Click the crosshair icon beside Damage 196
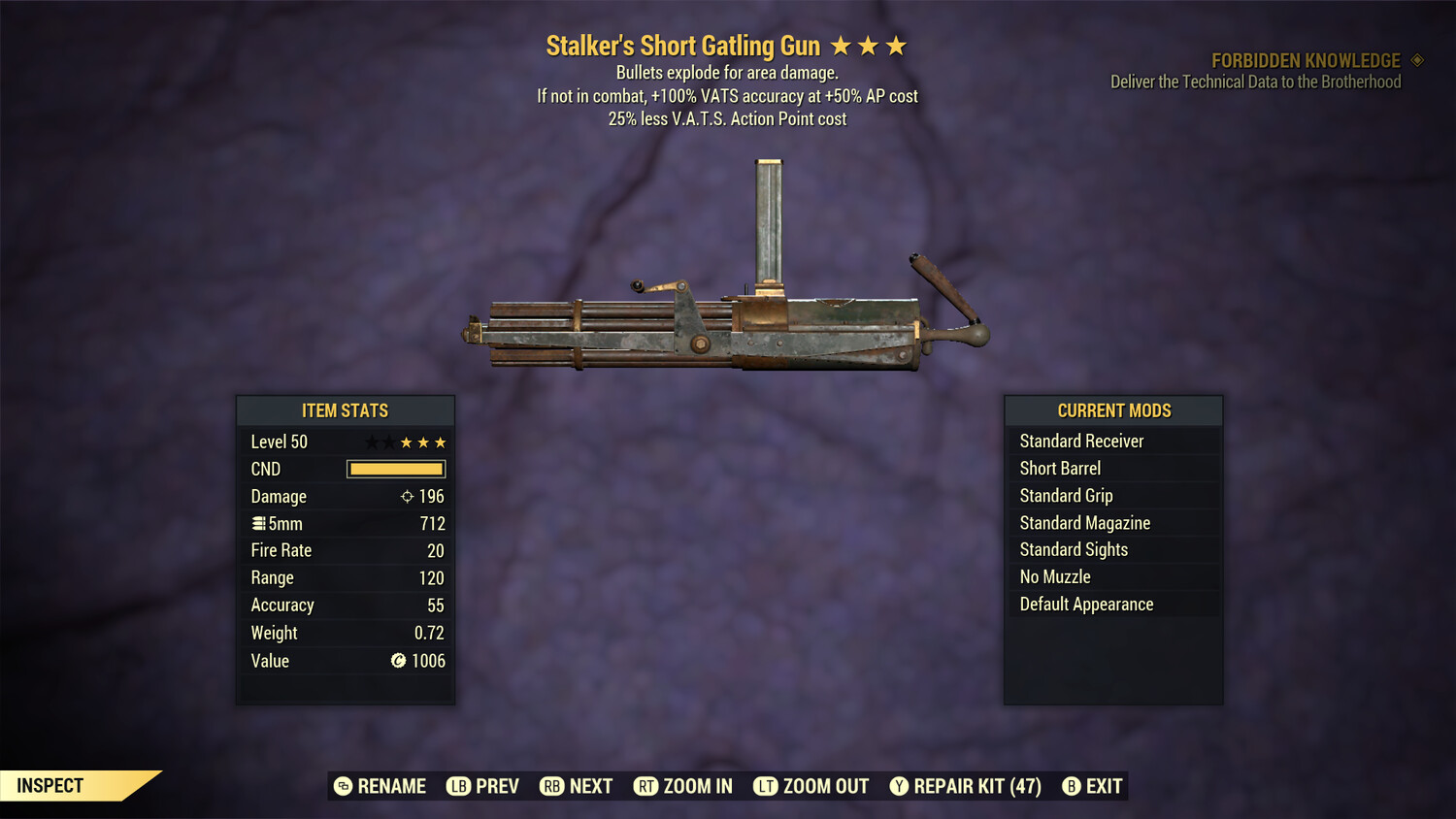The width and height of the screenshot is (1456, 819). click(x=406, y=496)
